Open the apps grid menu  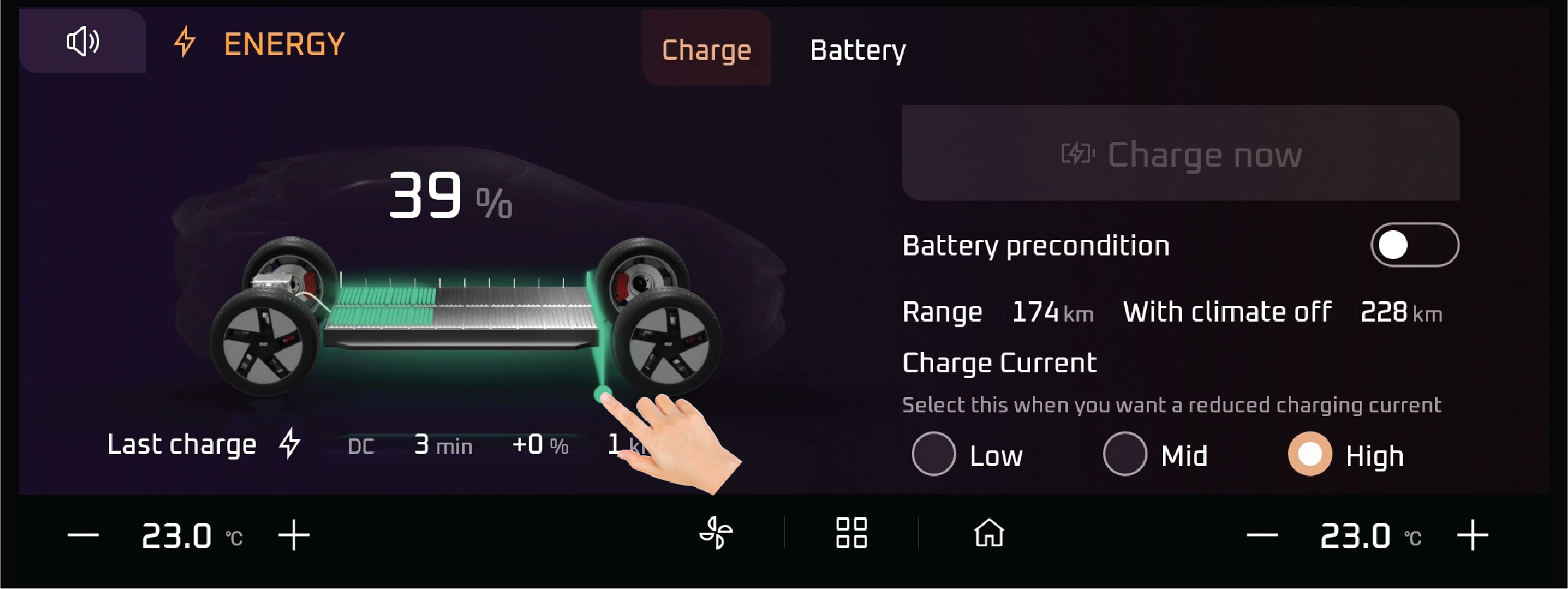pyautogui.click(x=851, y=533)
